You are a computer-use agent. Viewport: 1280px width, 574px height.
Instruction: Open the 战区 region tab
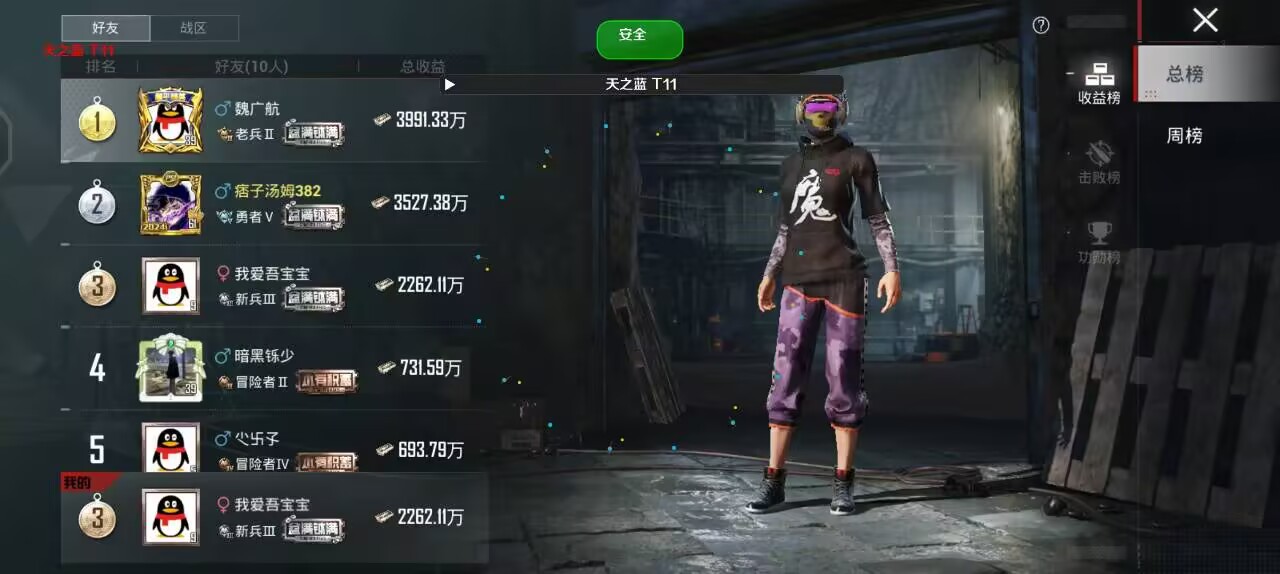point(194,28)
